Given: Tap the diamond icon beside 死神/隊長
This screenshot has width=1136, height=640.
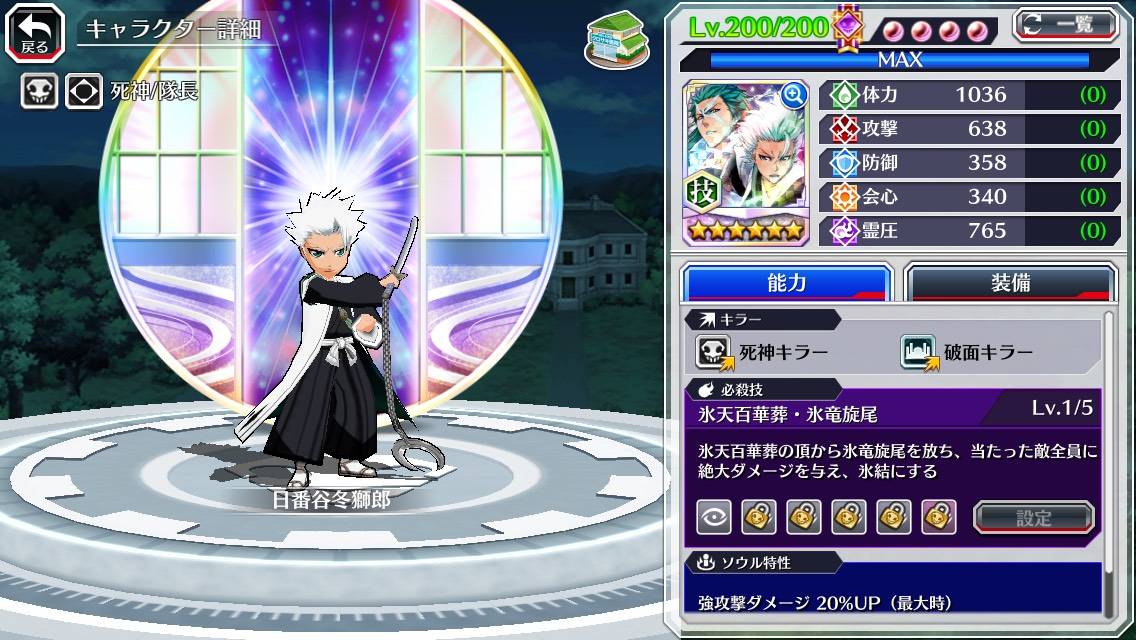Looking at the screenshot, I should [x=84, y=92].
